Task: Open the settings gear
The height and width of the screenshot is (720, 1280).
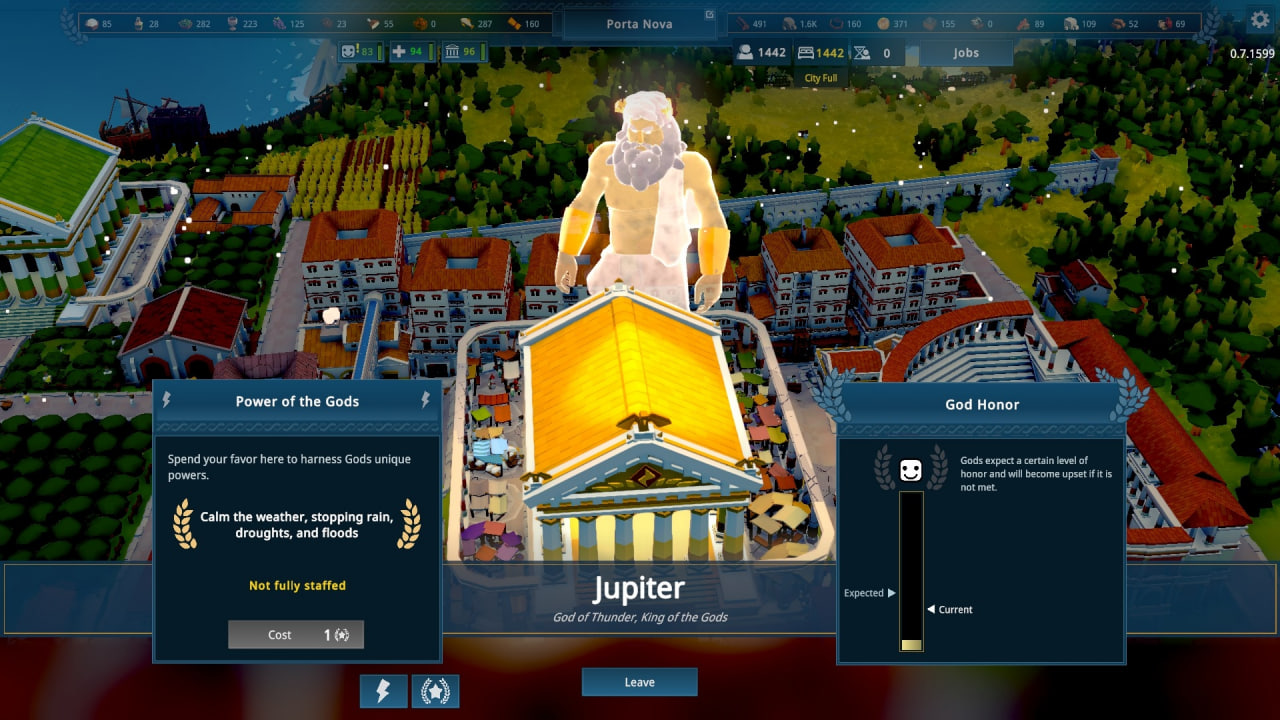Action: point(1259,19)
